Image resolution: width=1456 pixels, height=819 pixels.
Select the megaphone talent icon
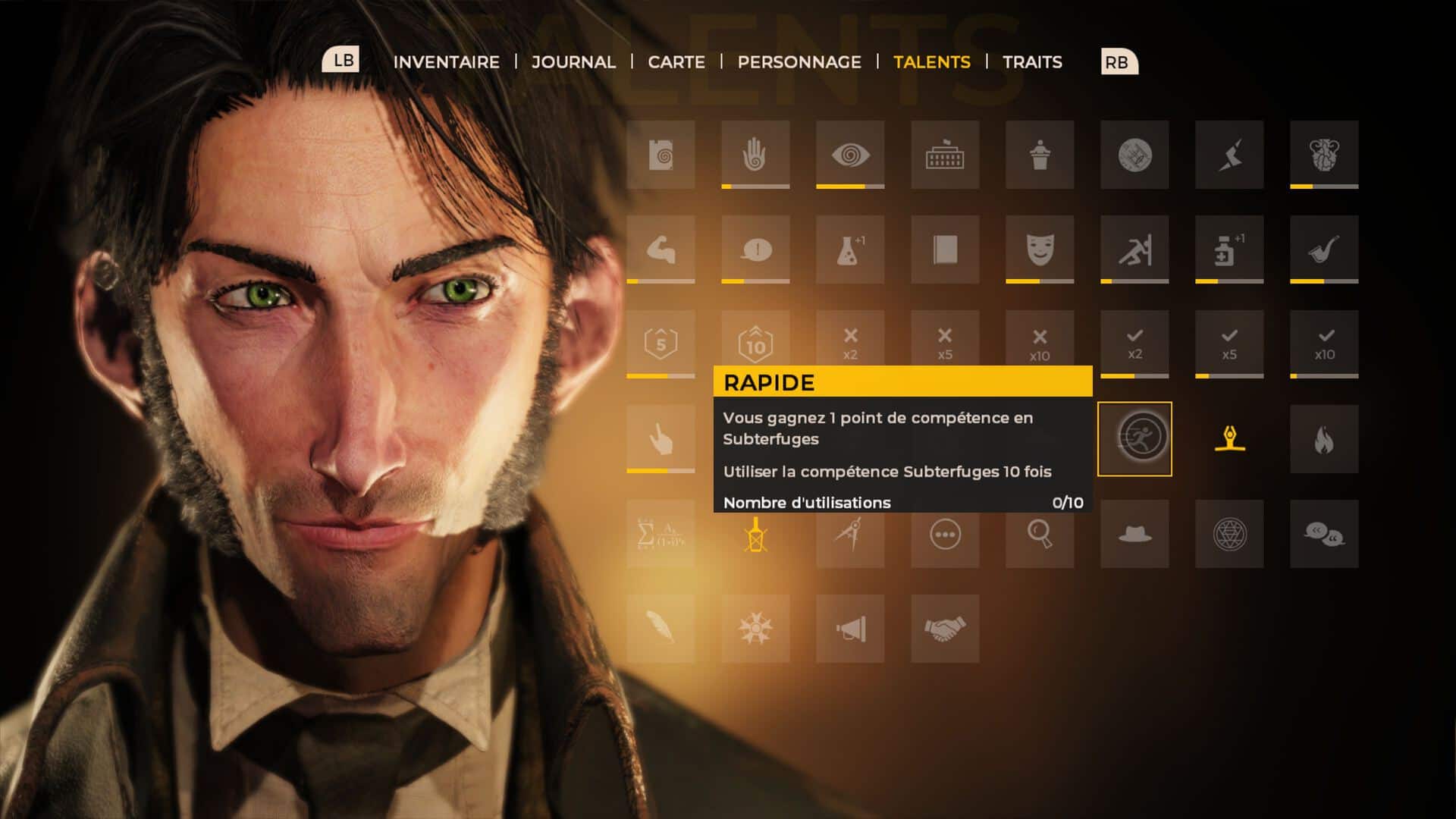coord(850,629)
